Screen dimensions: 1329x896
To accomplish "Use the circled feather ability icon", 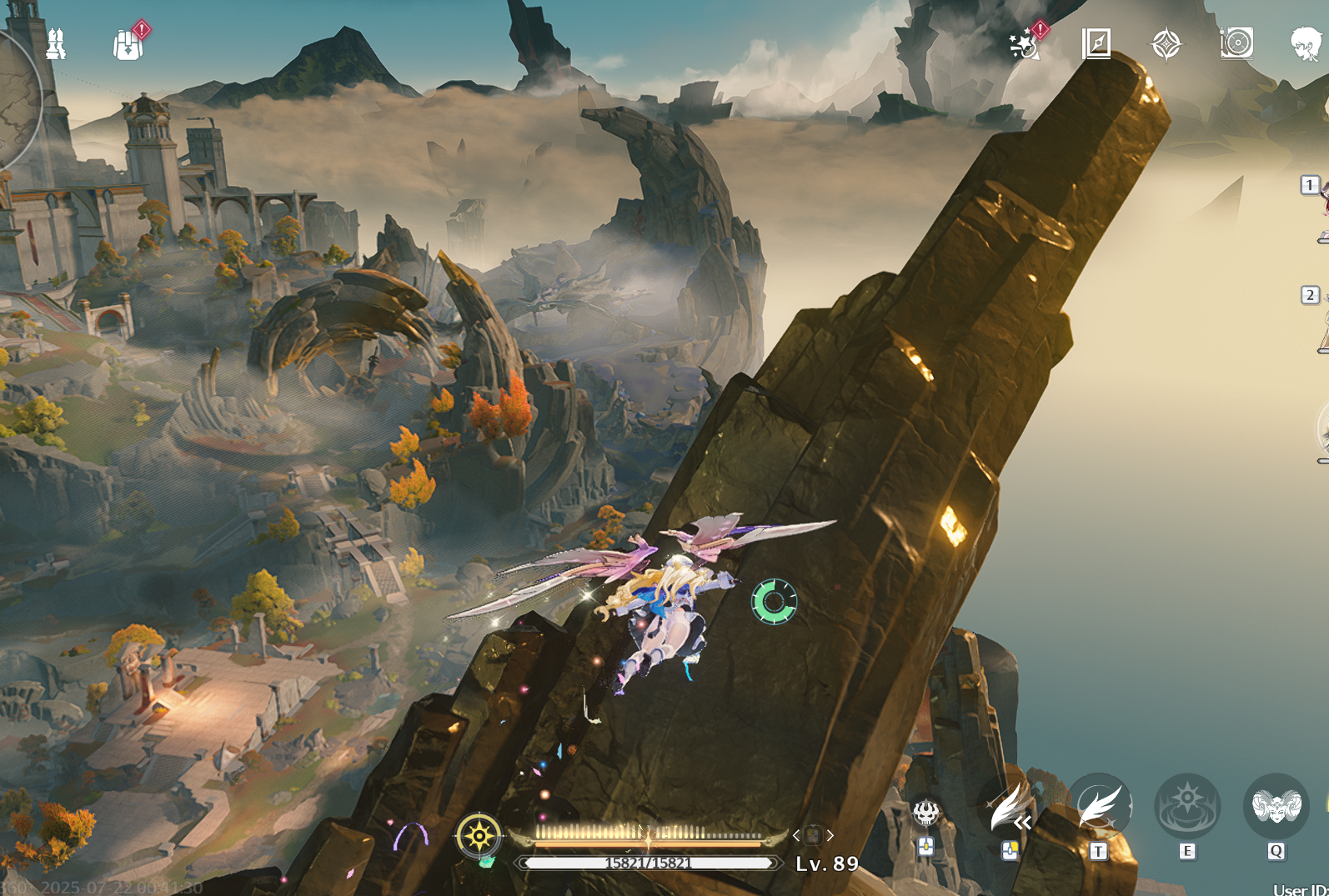I will pyautogui.click(x=1099, y=807).
